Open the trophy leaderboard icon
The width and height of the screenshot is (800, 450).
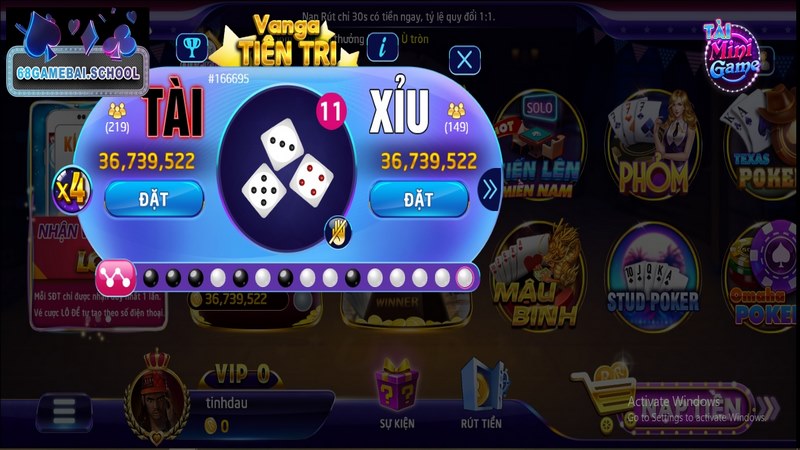(190, 46)
